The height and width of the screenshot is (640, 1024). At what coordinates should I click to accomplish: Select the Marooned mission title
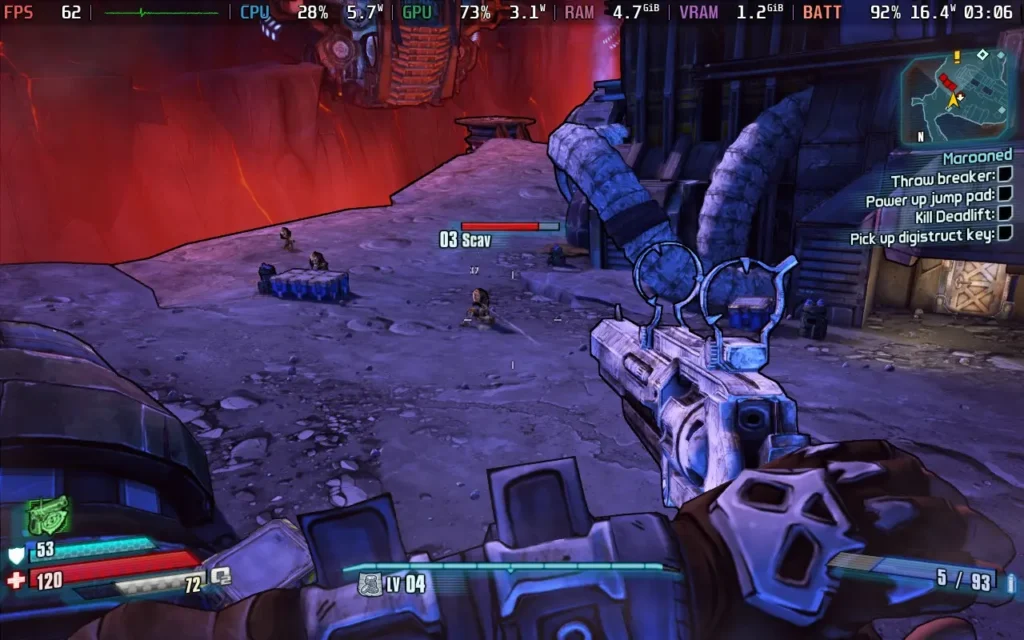[977, 157]
